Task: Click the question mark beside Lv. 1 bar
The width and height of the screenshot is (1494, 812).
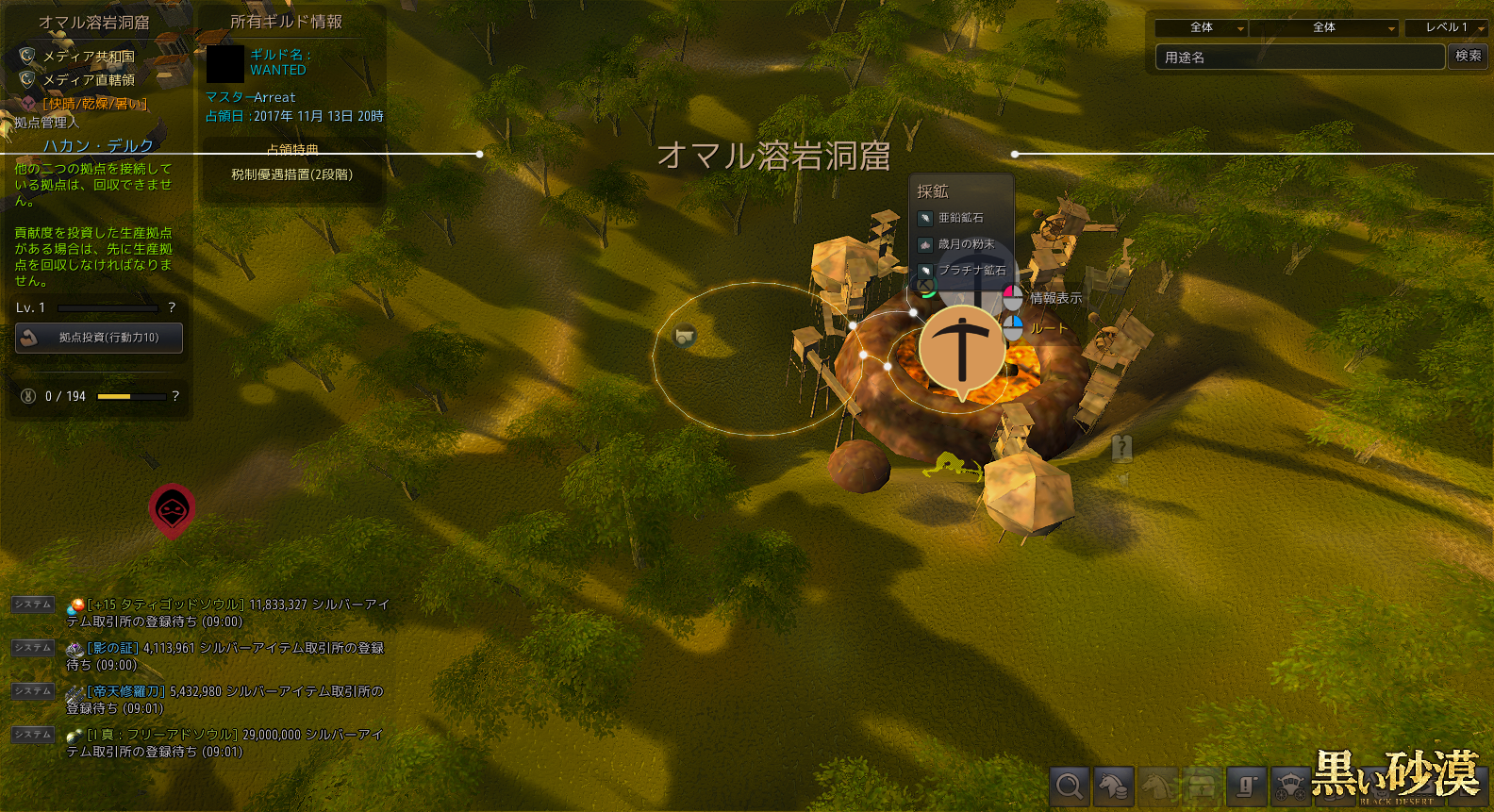Action: point(172,307)
